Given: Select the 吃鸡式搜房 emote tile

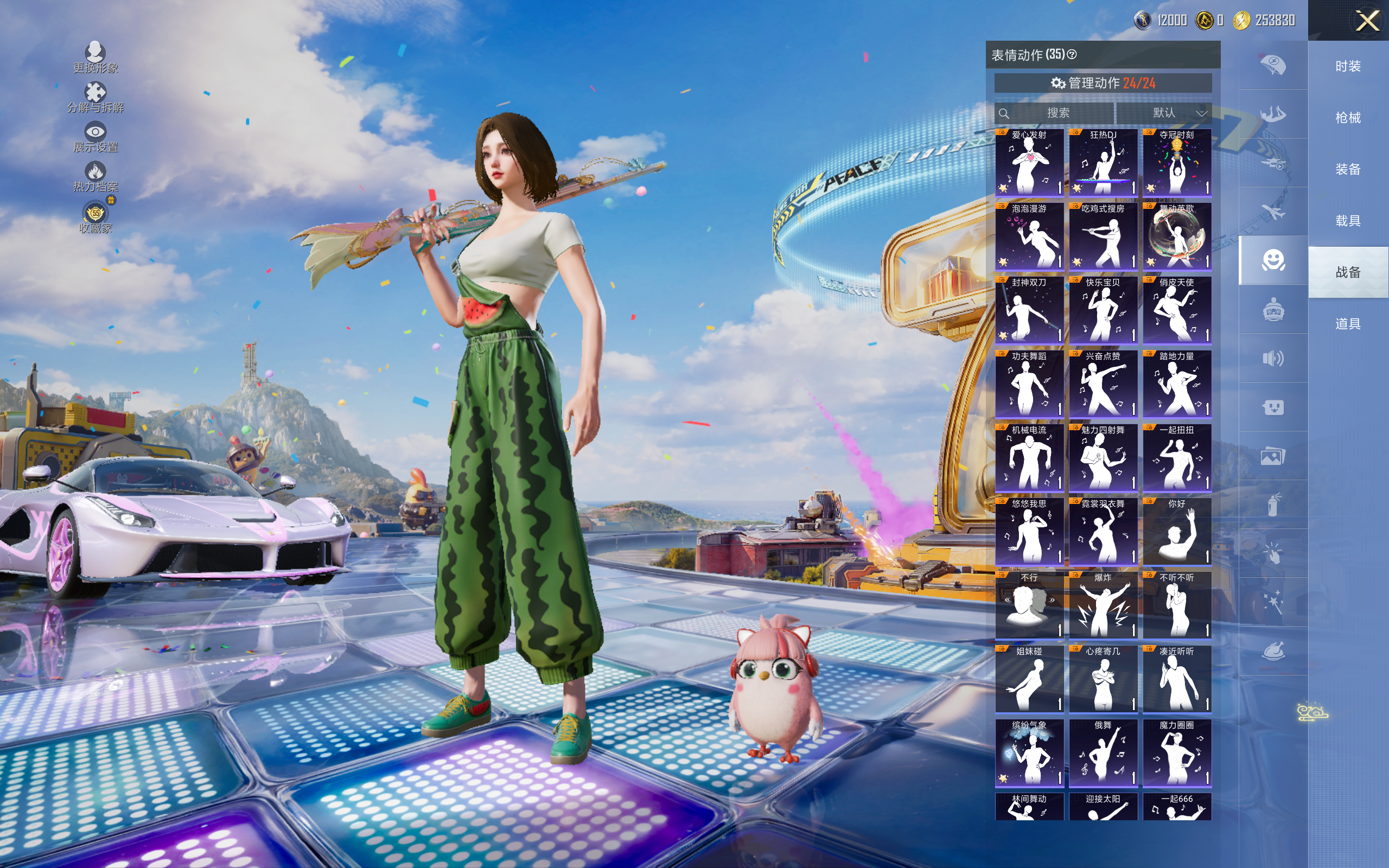Looking at the screenshot, I should click(x=1103, y=236).
